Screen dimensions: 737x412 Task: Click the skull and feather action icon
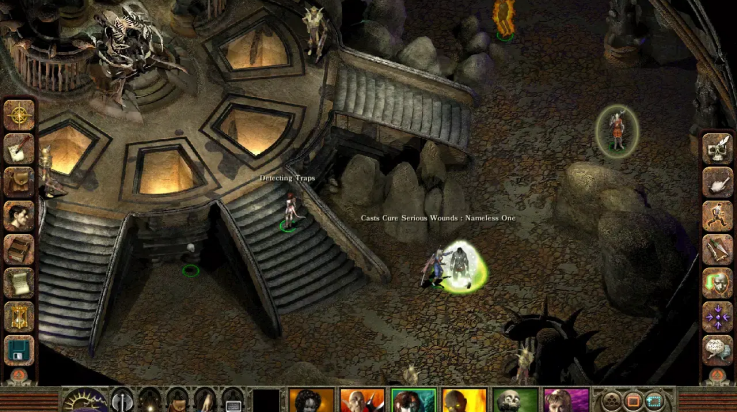coord(717,148)
